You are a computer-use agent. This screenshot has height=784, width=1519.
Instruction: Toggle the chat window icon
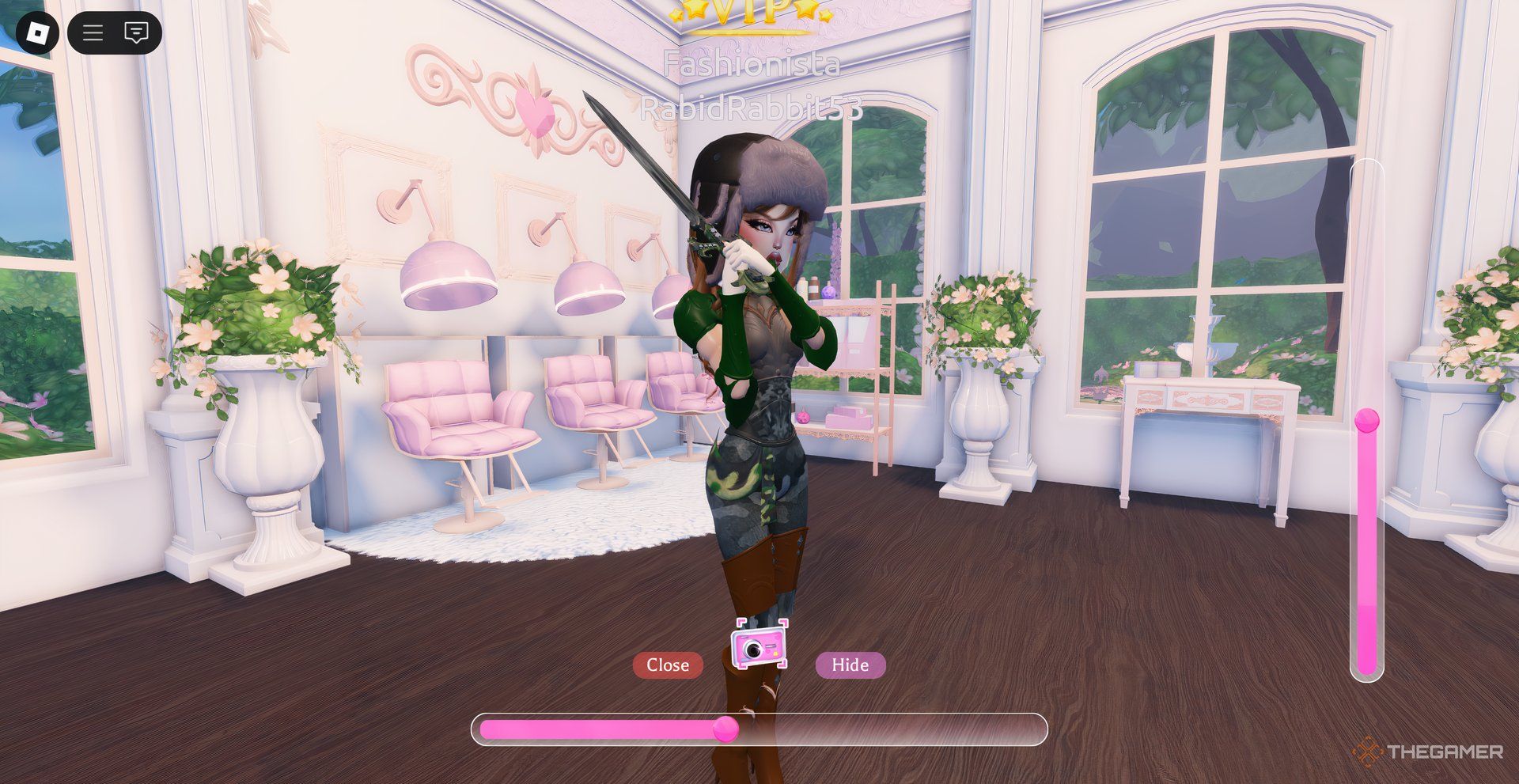[136, 32]
